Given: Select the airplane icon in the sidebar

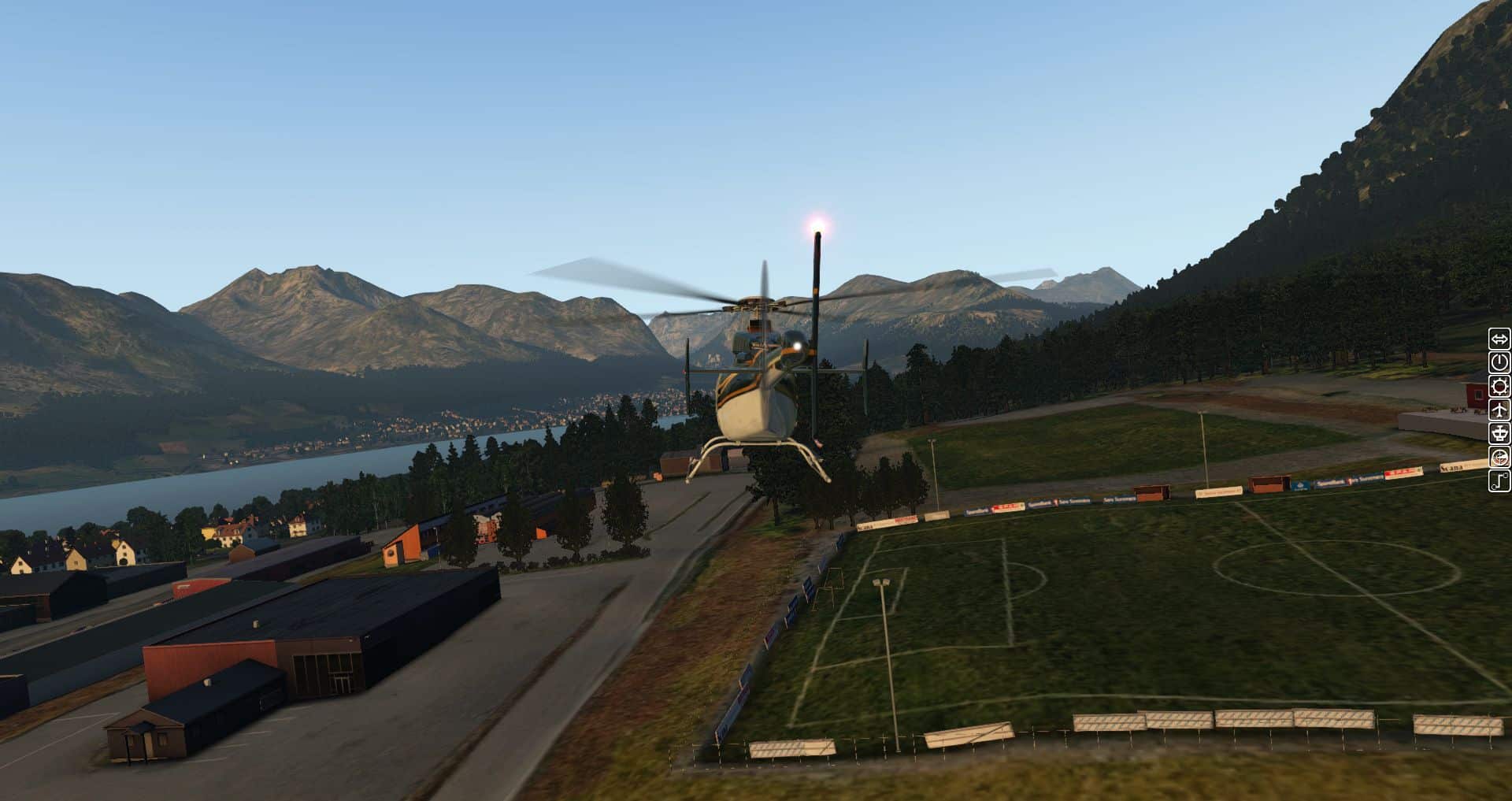Looking at the screenshot, I should (1499, 410).
